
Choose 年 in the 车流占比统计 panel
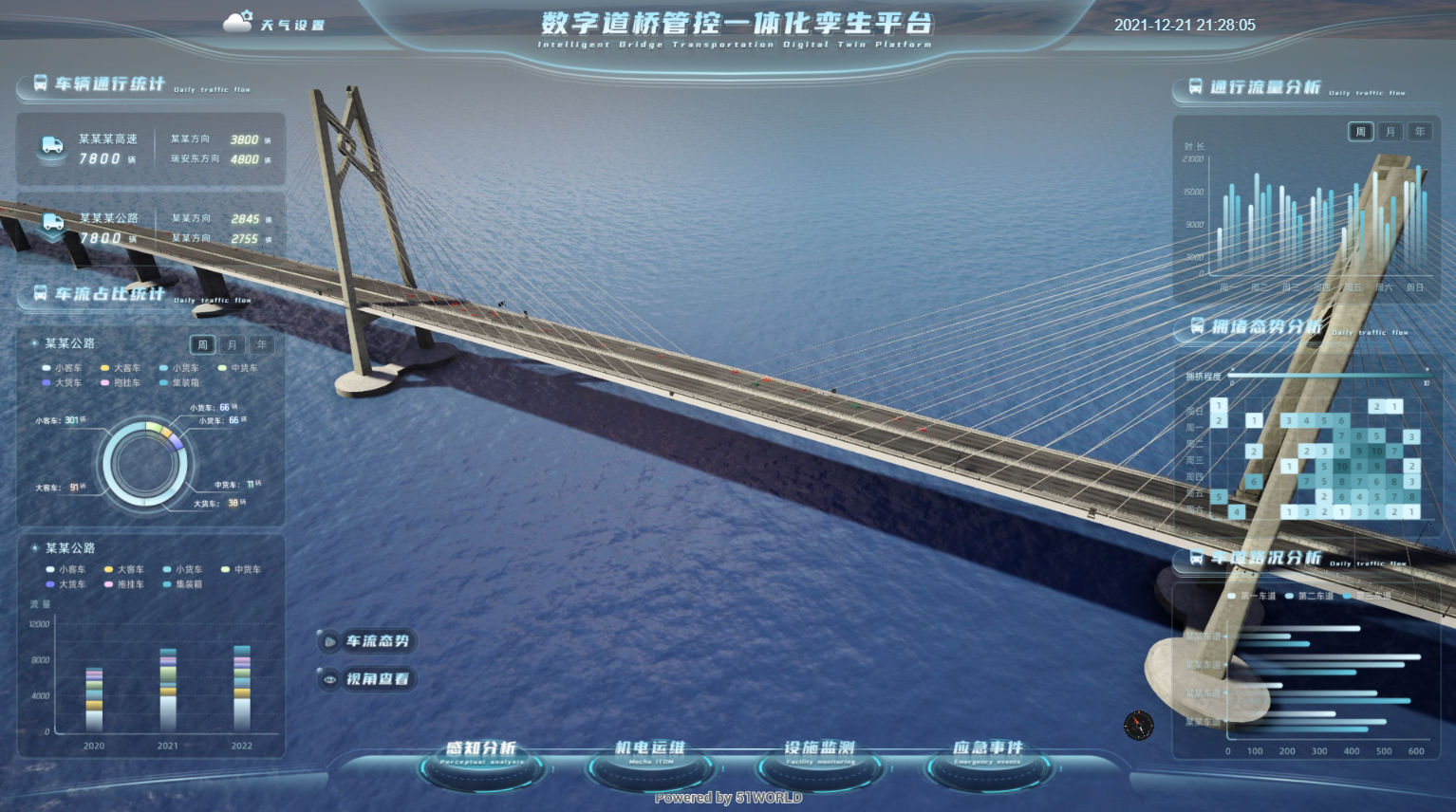click(261, 344)
